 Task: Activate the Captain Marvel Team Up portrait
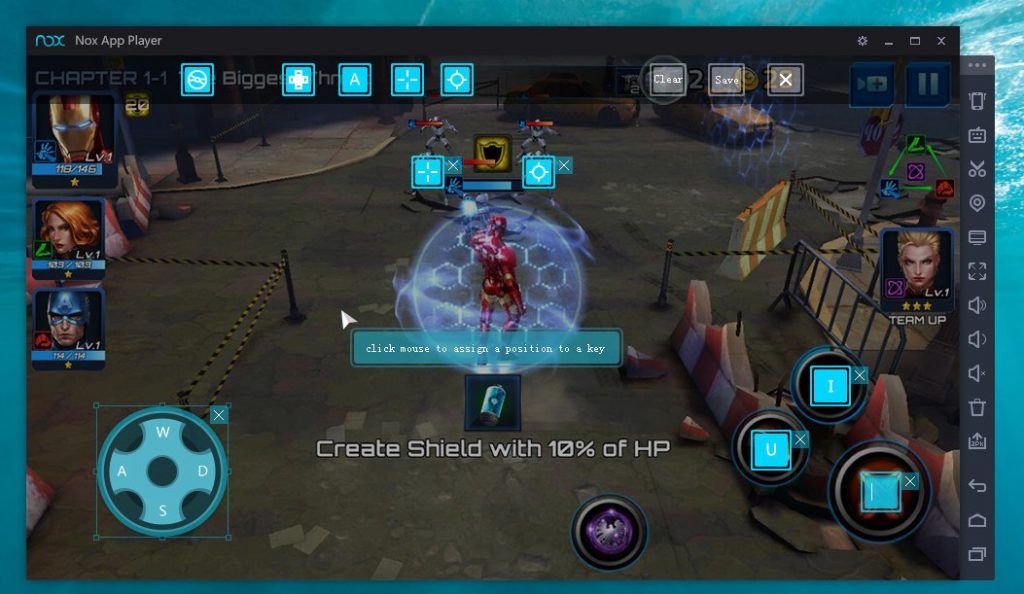click(x=916, y=266)
